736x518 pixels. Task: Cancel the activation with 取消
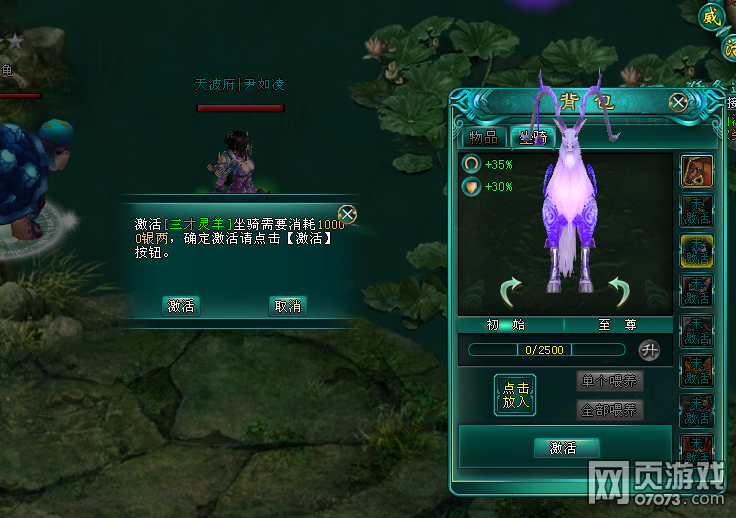287,306
